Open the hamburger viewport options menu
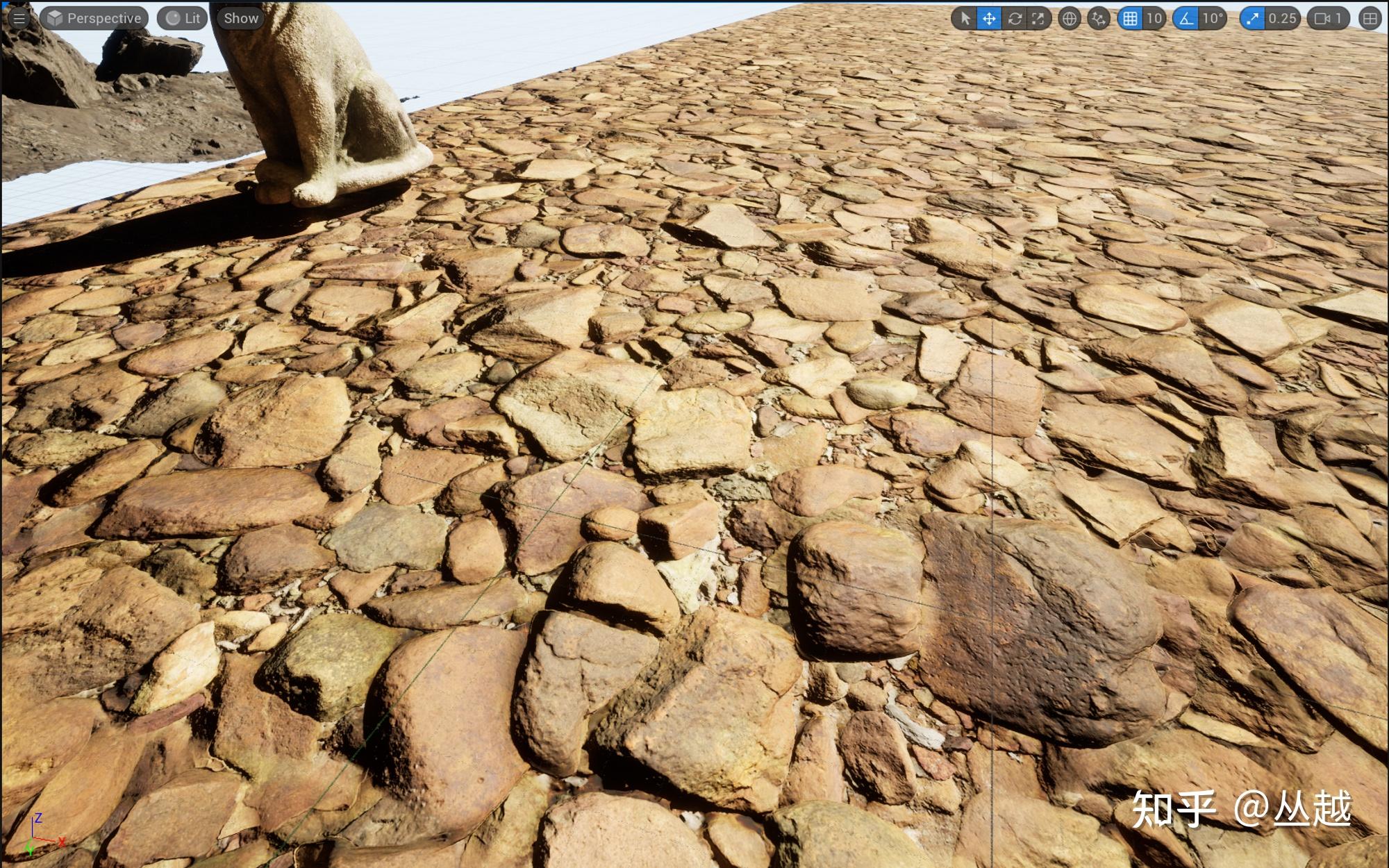The image size is (1389, 868). coord(19,19)
